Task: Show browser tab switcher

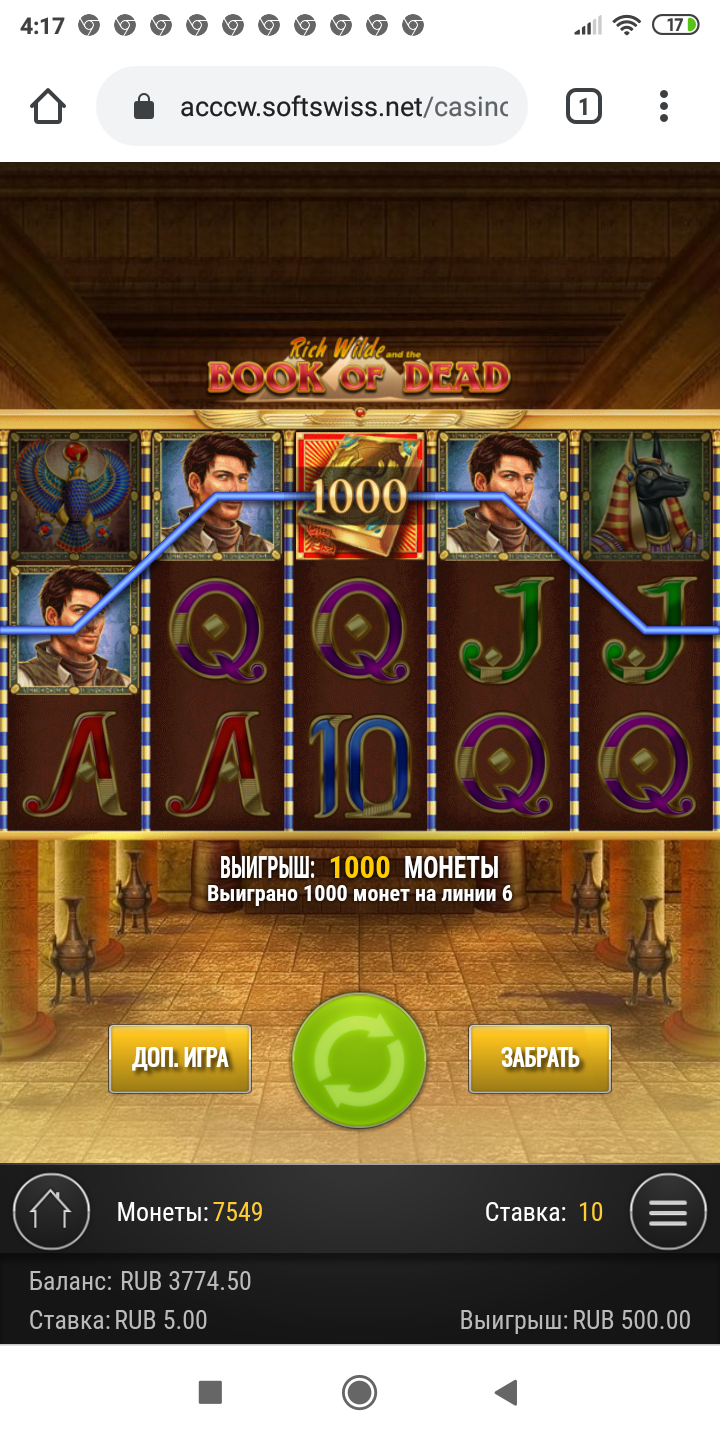Action: (x=584, y=106)
